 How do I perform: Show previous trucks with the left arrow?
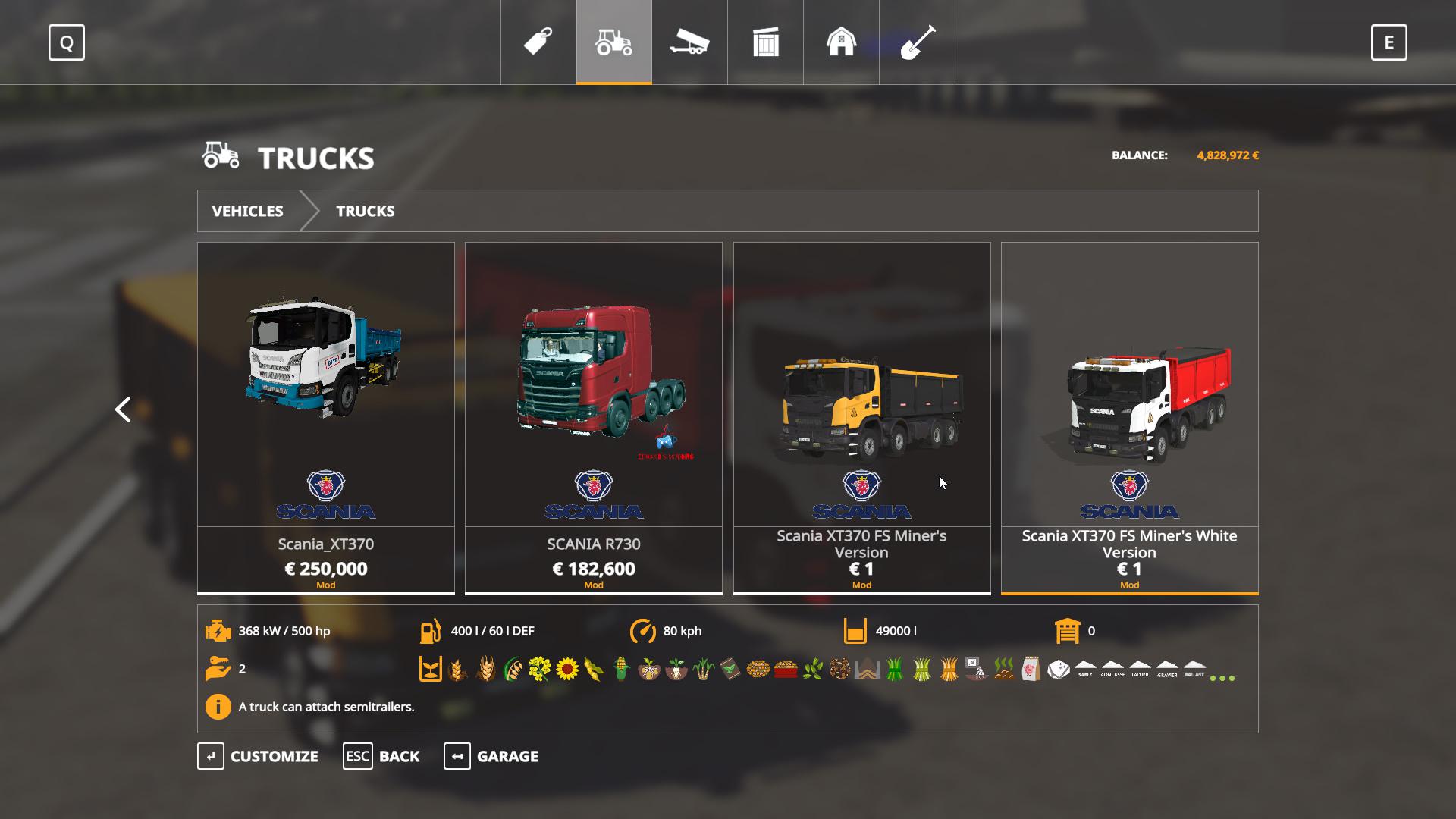(123, 409)
